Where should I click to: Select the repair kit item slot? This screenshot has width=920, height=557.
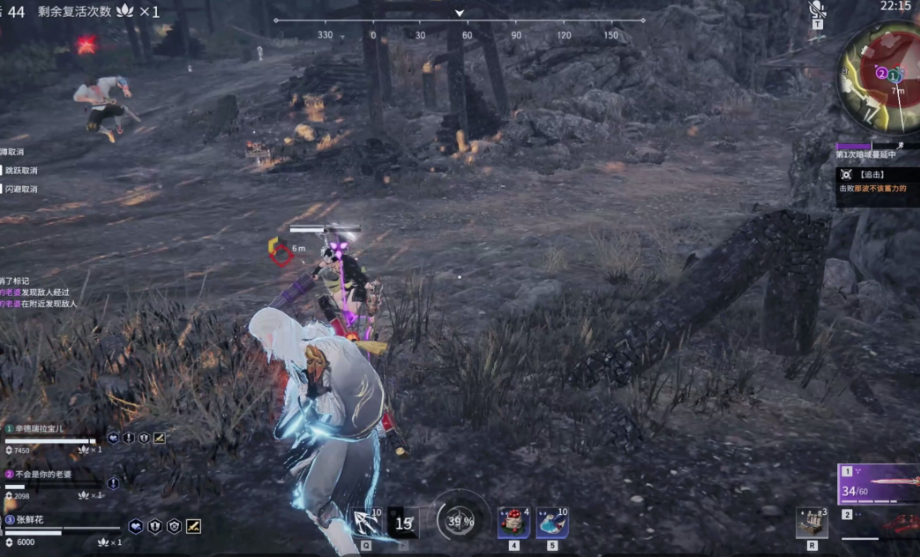(811, 522)
